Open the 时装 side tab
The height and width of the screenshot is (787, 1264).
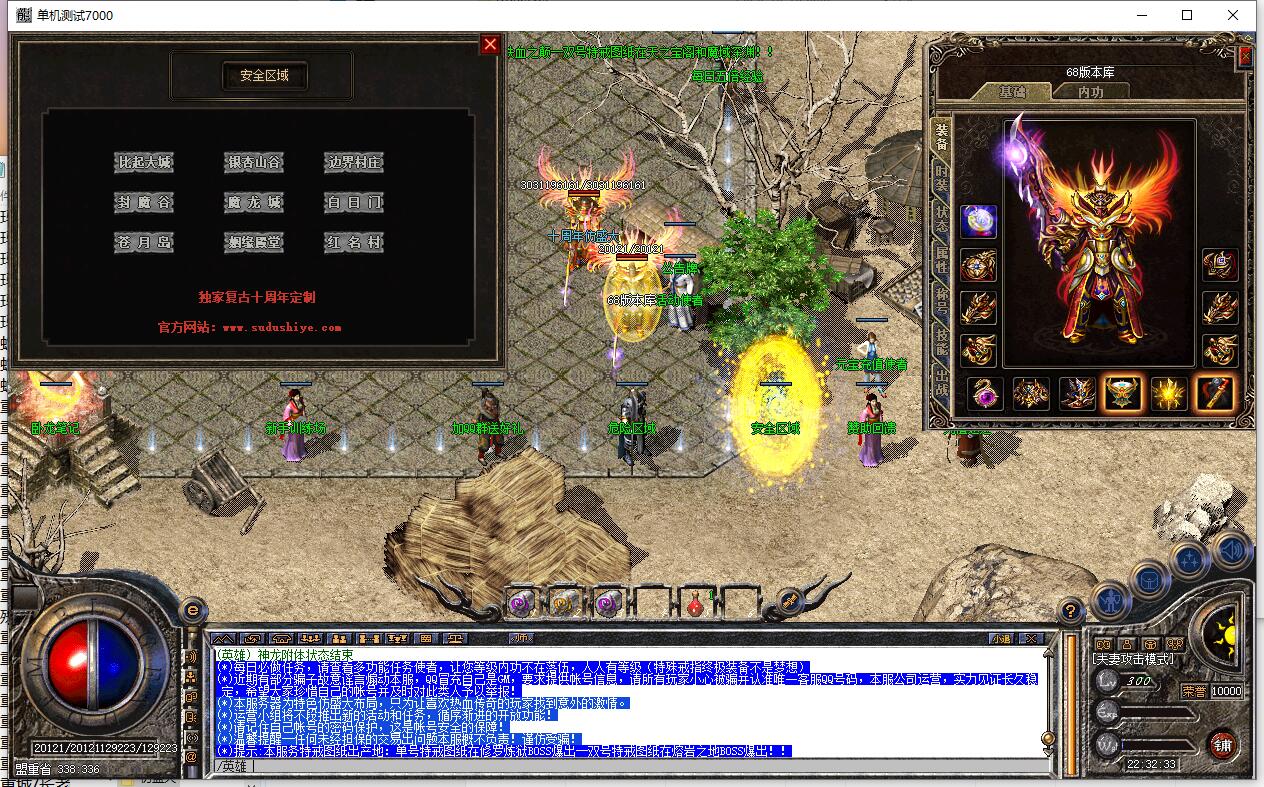pos(941,181)
